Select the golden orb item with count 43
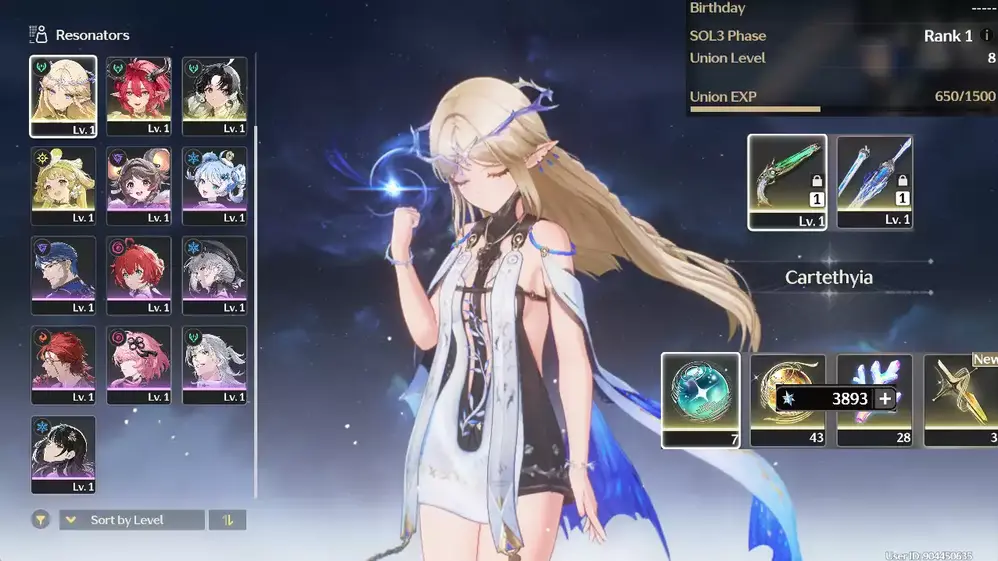Image resolution: width=998 pixels, height=561 pixels. click(x=787, y=399)
